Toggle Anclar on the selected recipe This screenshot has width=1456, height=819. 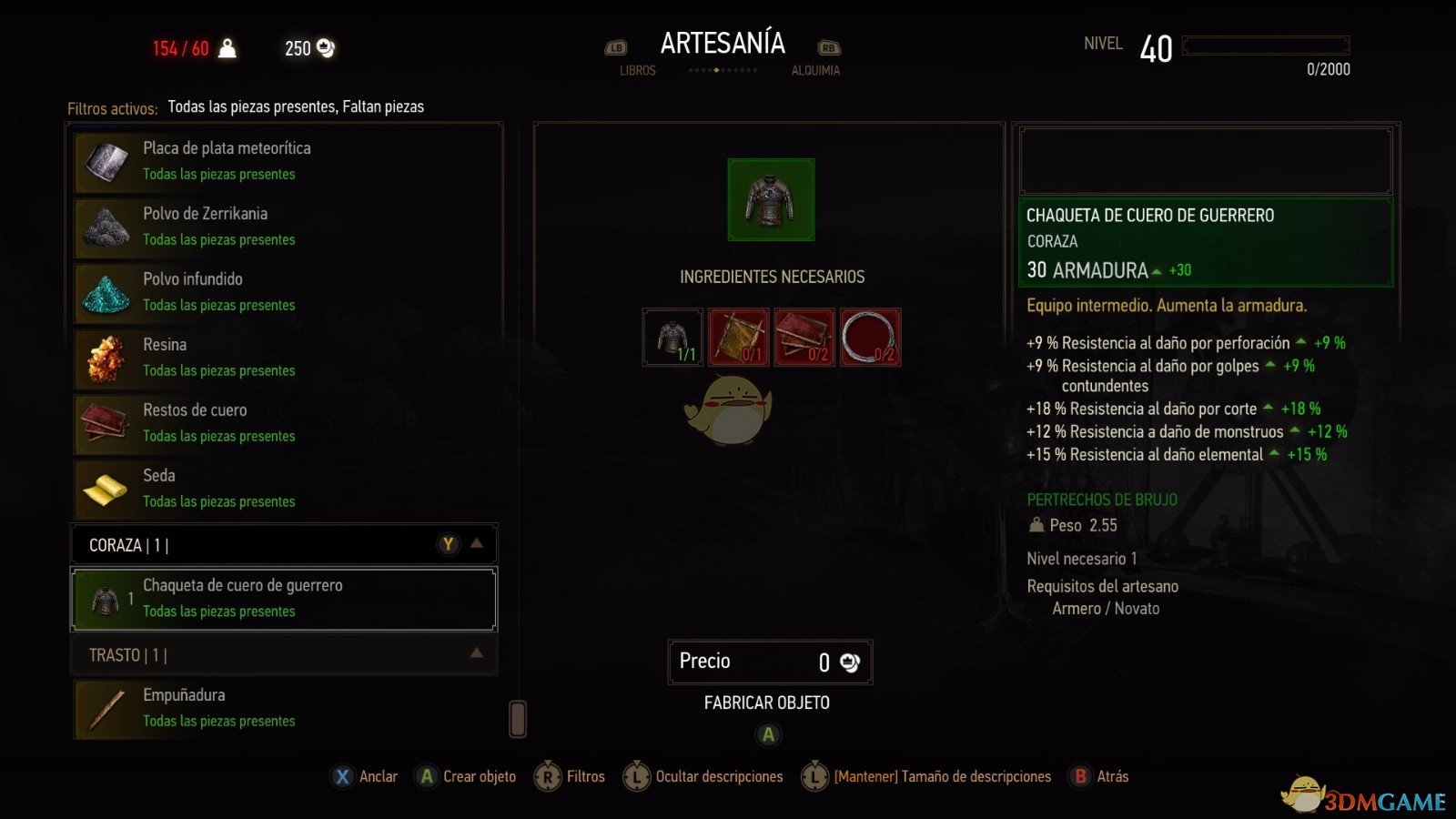364,776
